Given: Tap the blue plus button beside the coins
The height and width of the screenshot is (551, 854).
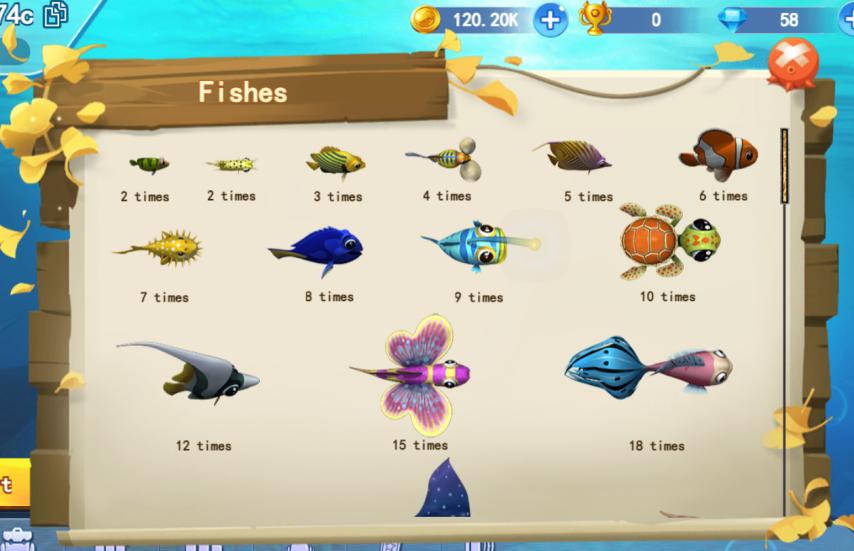Looking at the screenshot, I should tap(550, 19).
